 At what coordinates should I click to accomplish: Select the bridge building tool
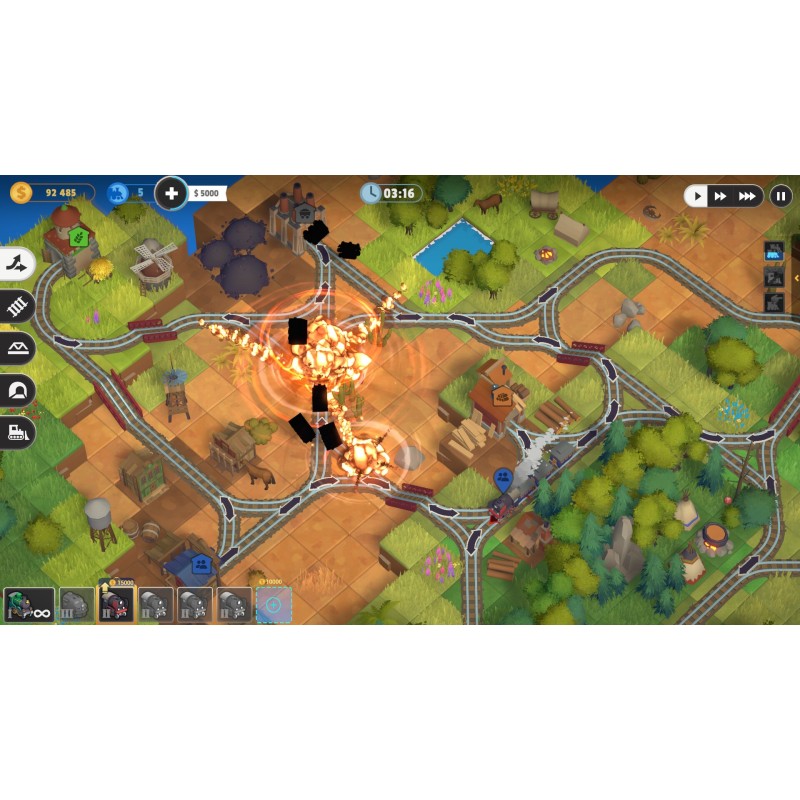point(17,348)
